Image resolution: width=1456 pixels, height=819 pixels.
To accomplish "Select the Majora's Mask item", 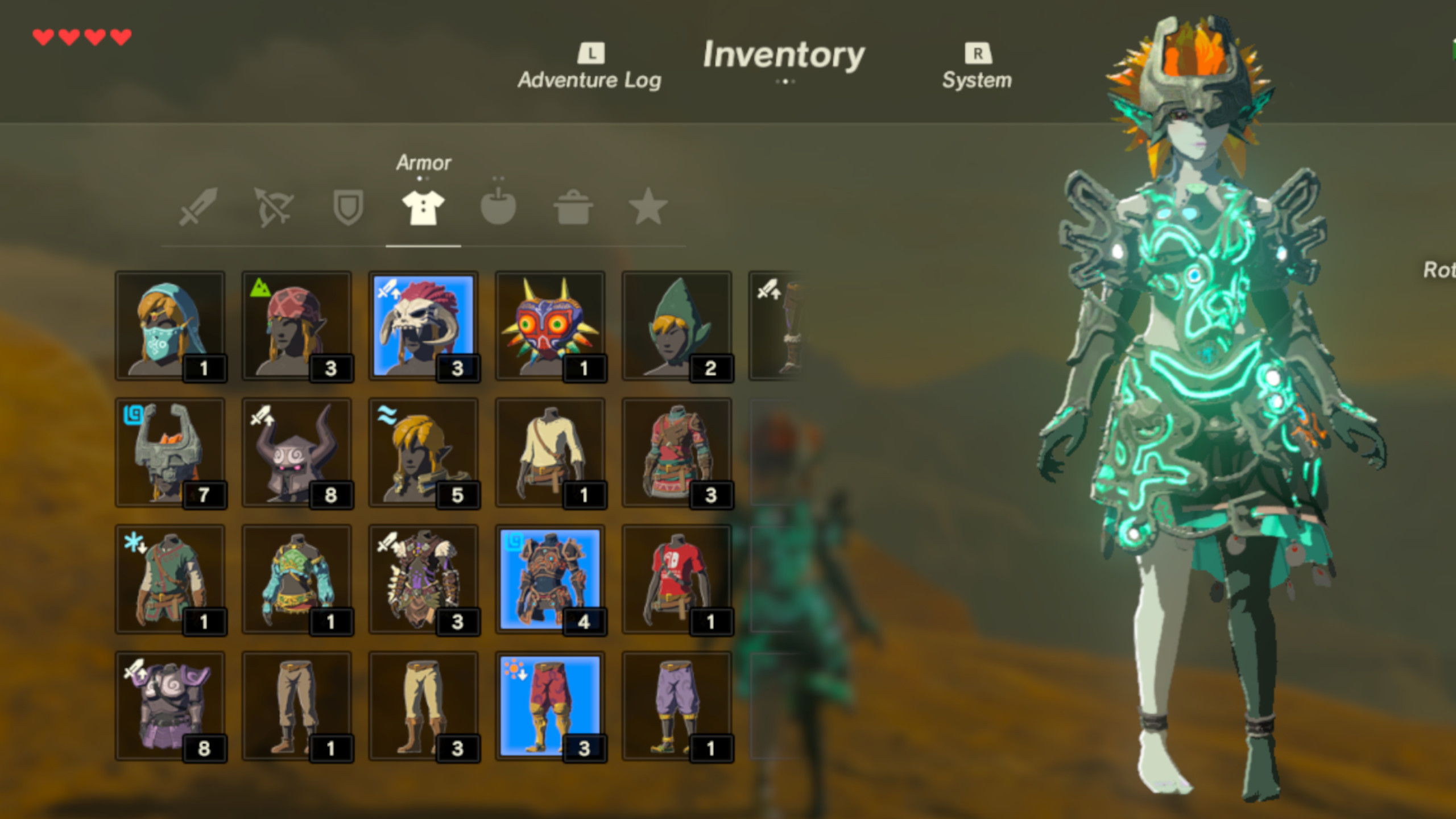I will pyautogui.click(x=551, y=325).
